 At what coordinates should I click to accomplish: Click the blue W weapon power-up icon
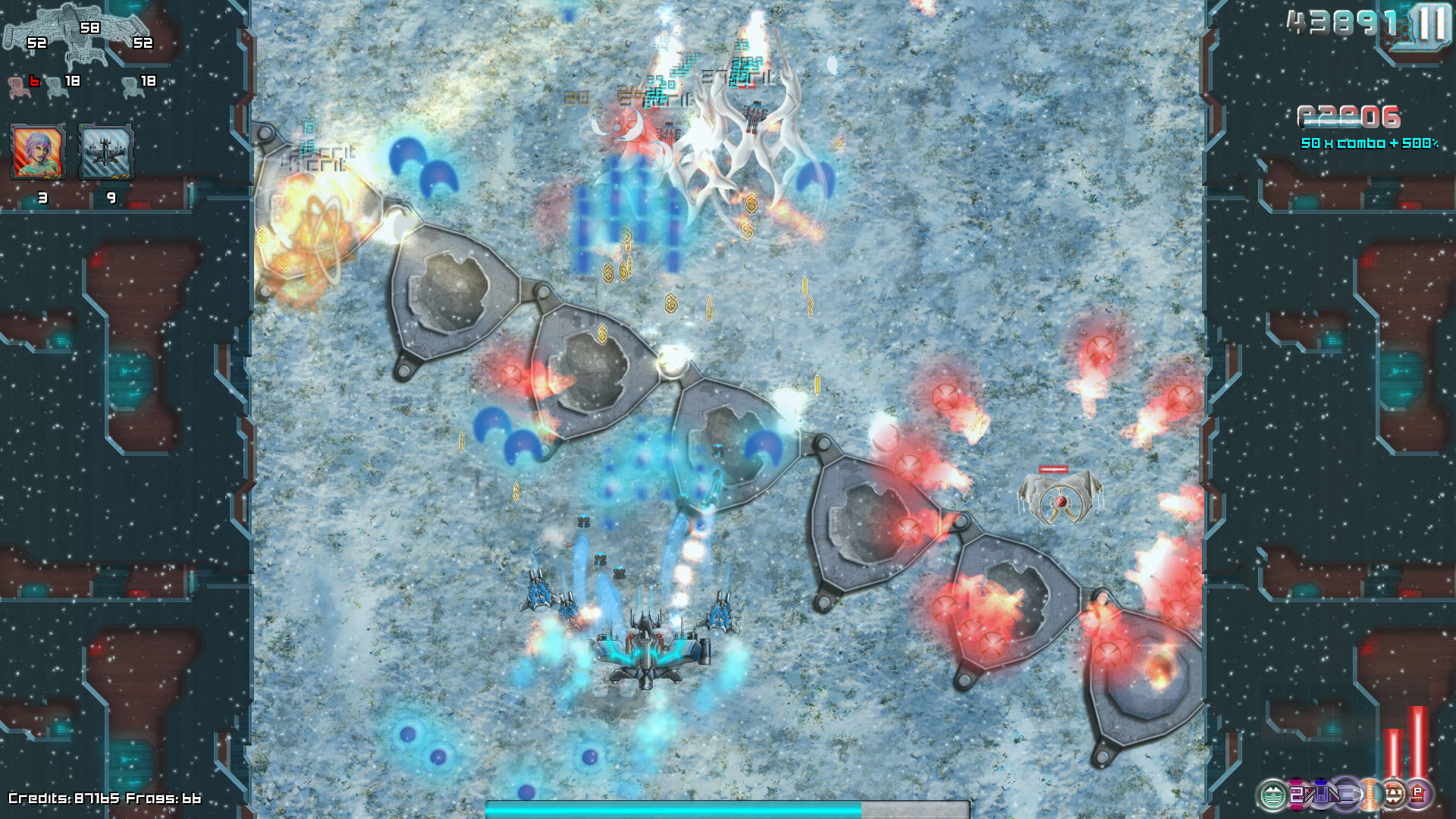coord(1321,795)
